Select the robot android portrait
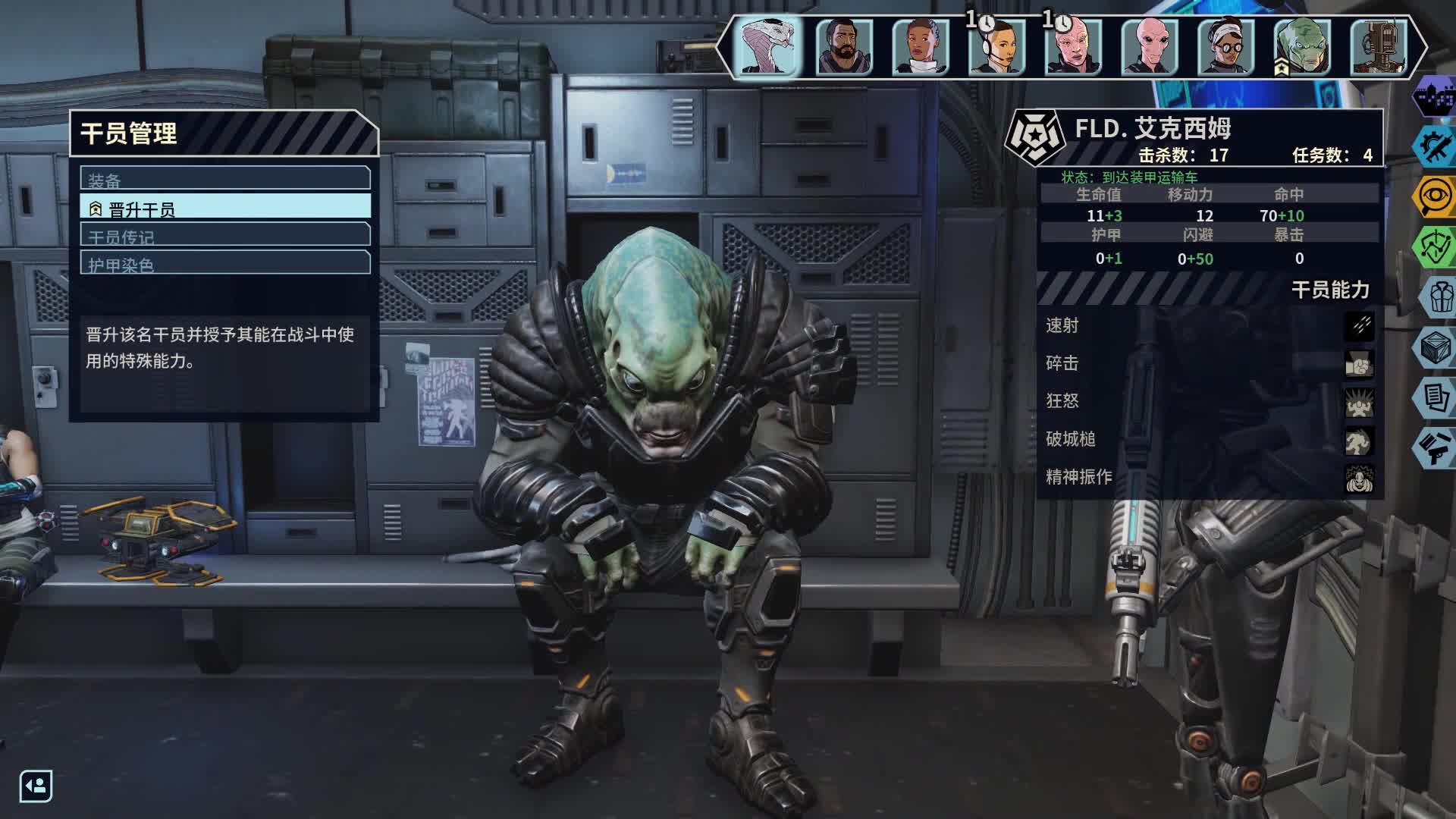The width and height of the screenshot is (1456, 819). [x=1379, y=47]
